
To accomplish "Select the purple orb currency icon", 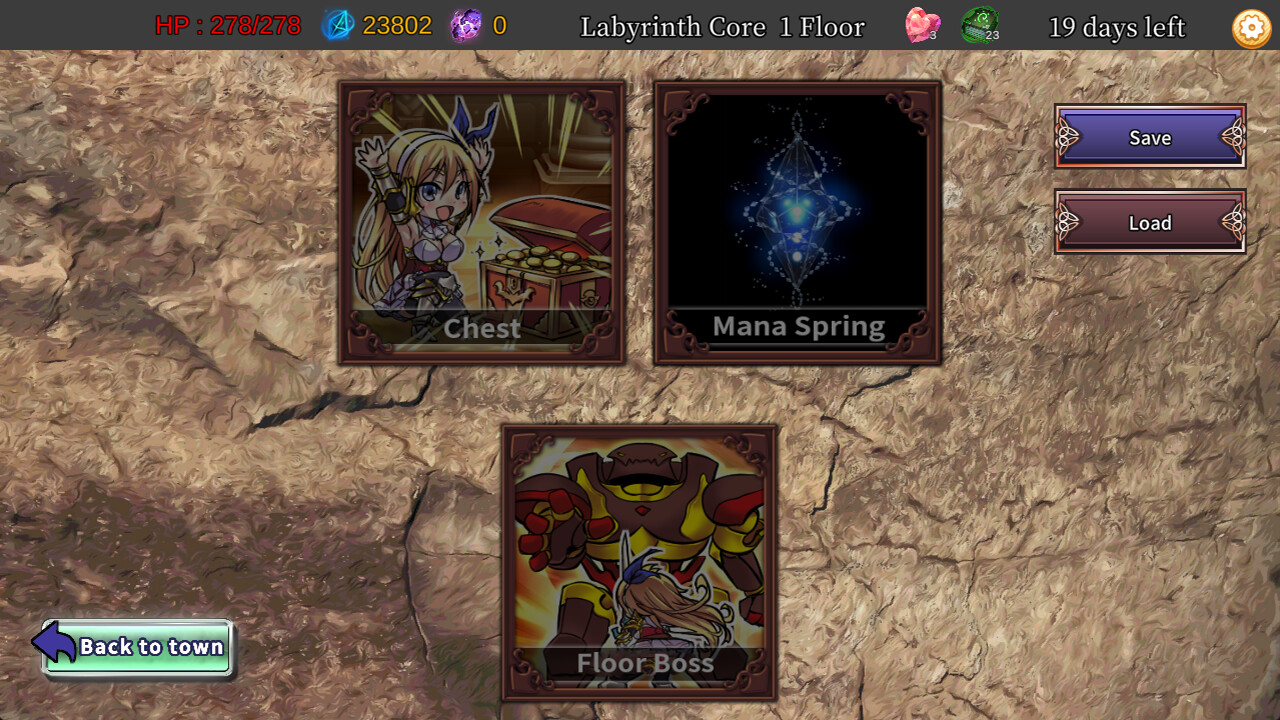I will 467,26.
